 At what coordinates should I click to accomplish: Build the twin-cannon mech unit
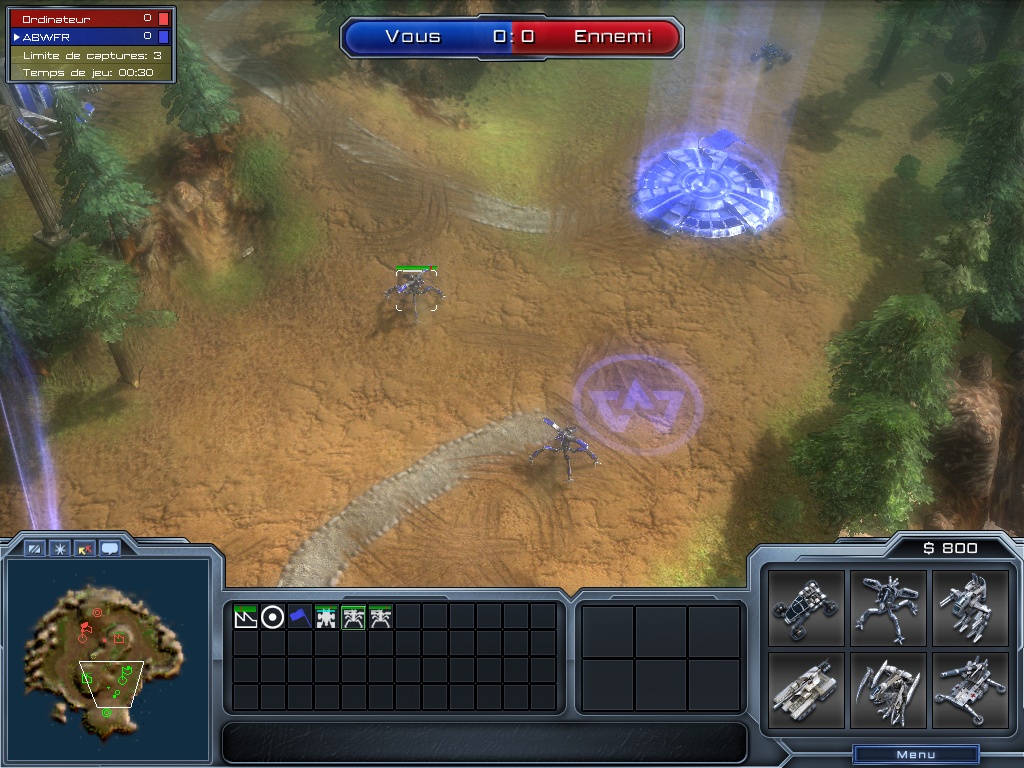tap(970, 608)
